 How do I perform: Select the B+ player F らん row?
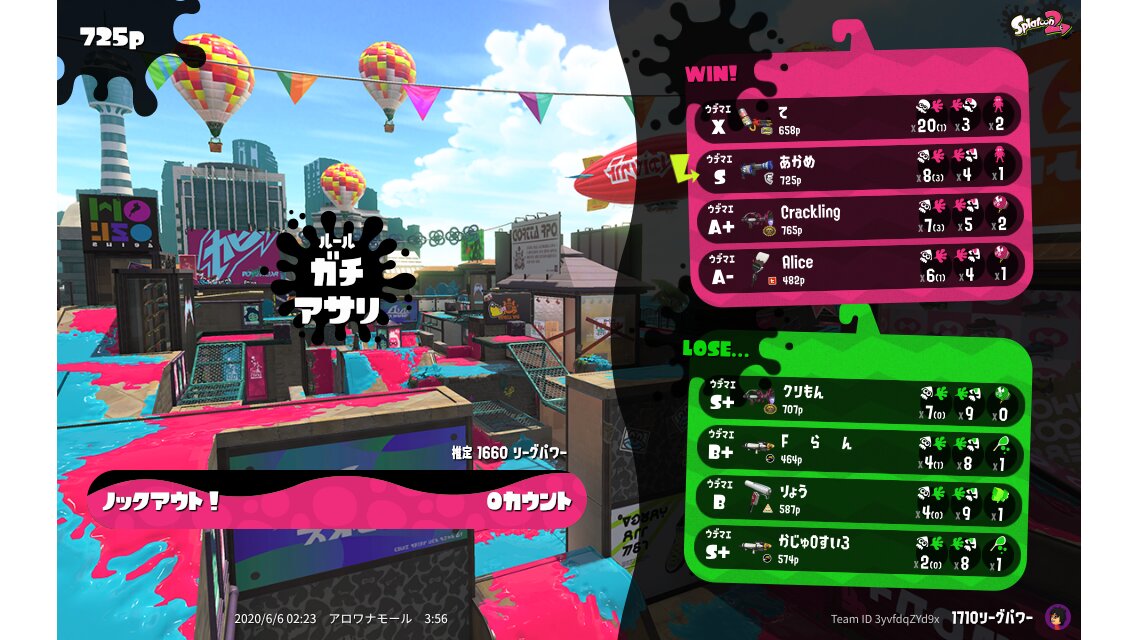click(858, 449)
